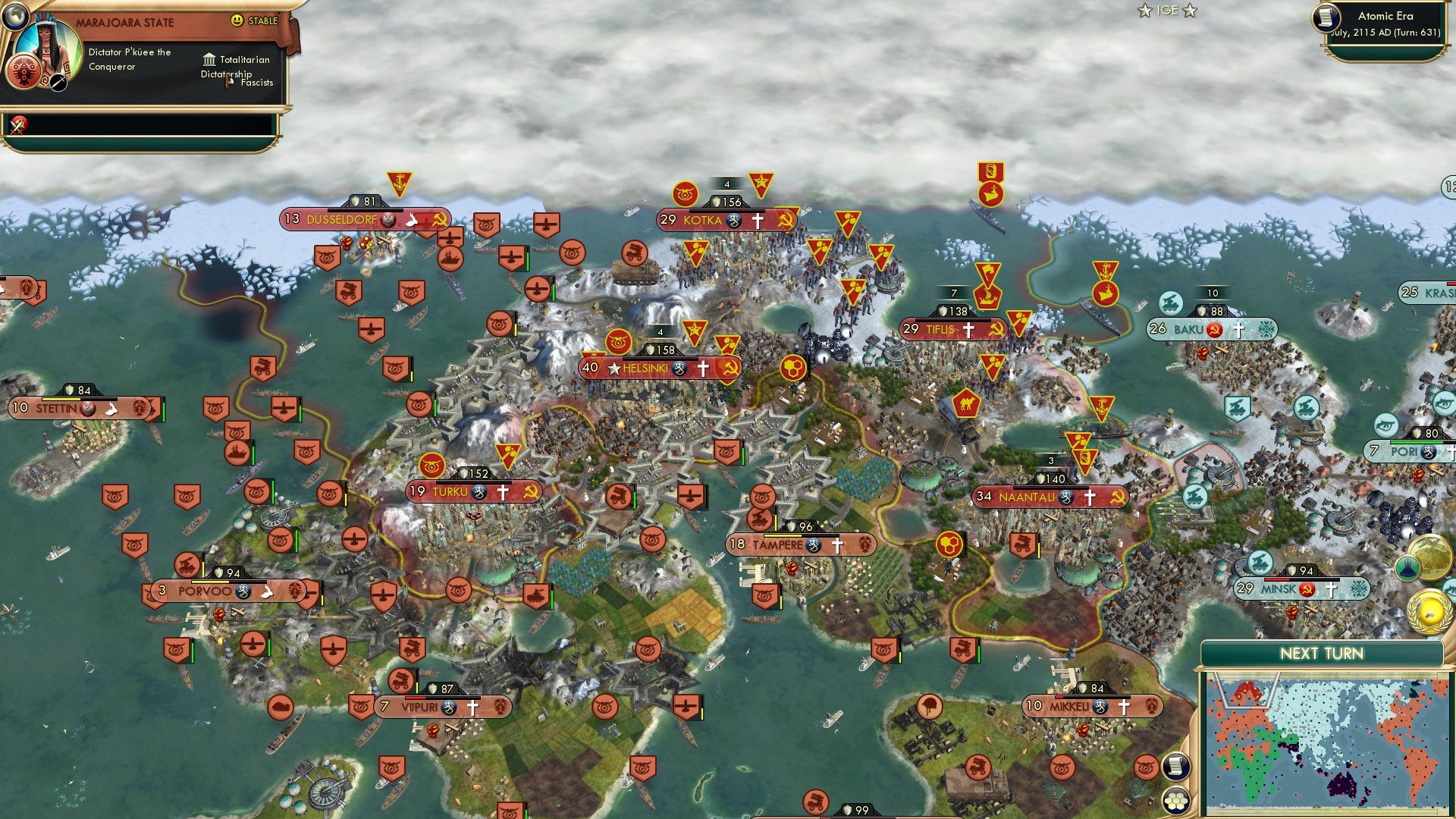Open the Helsinki city screen banner
The height and width of the screenshot is (819, 1456).
click(x=647, y=367)
